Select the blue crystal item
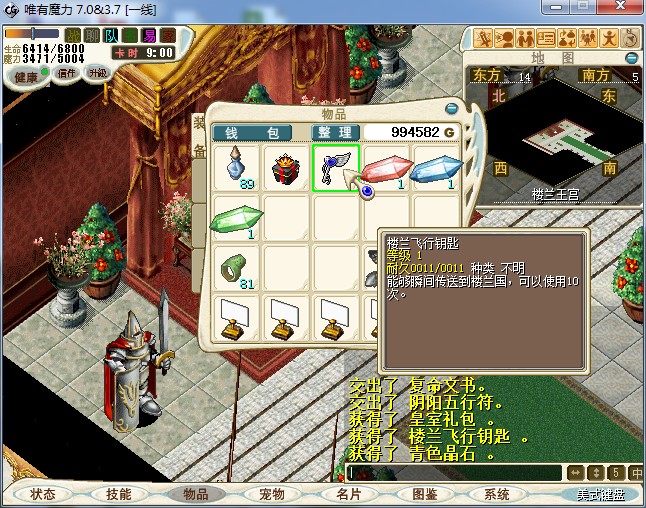This screenshot has width=646, height=508. coord(434,167)
